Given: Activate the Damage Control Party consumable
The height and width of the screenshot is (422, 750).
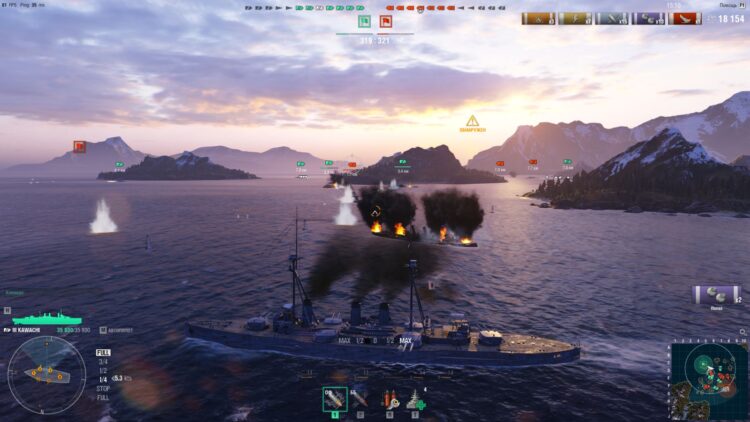Looking at the screenshot, I should [x=389, y=399].
